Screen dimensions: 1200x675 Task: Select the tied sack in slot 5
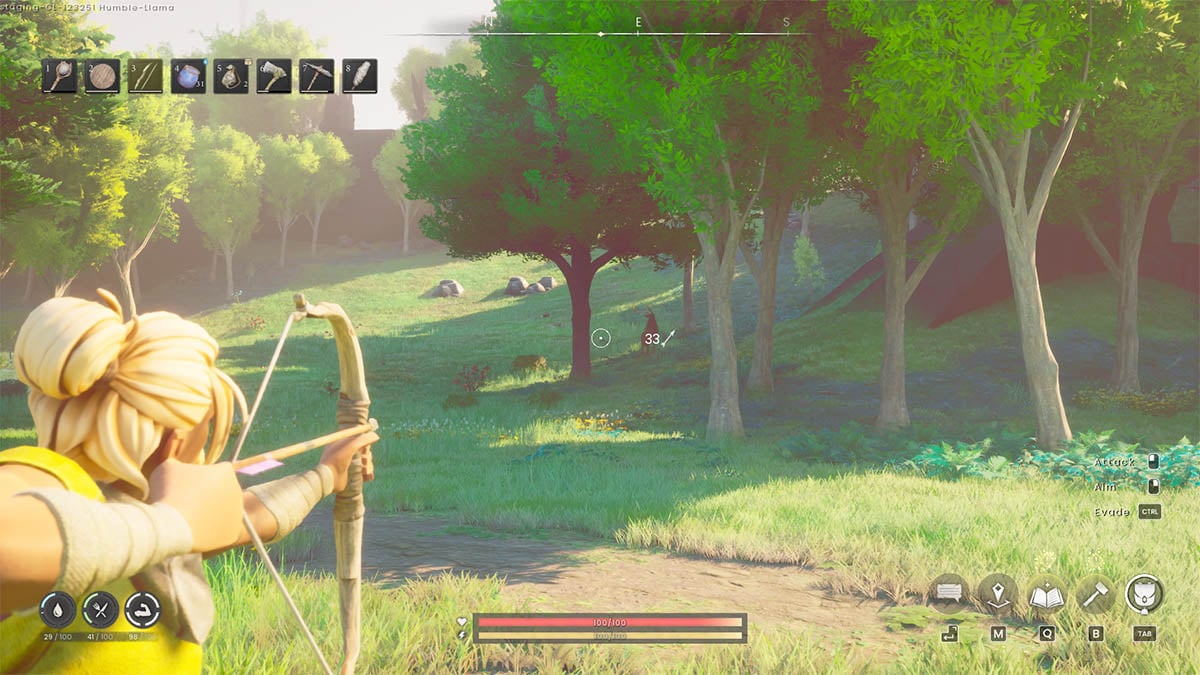pyautogui.click(x=231, y=77)
